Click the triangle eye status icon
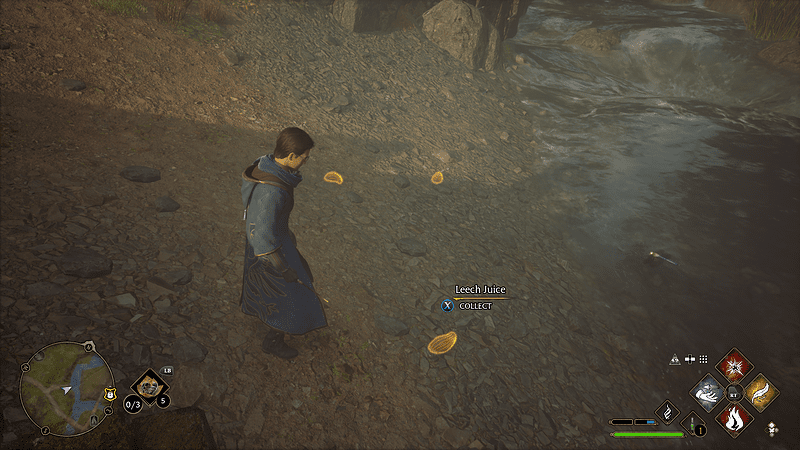The width and height of the screenshot is (800, 450). coord(675,359)
